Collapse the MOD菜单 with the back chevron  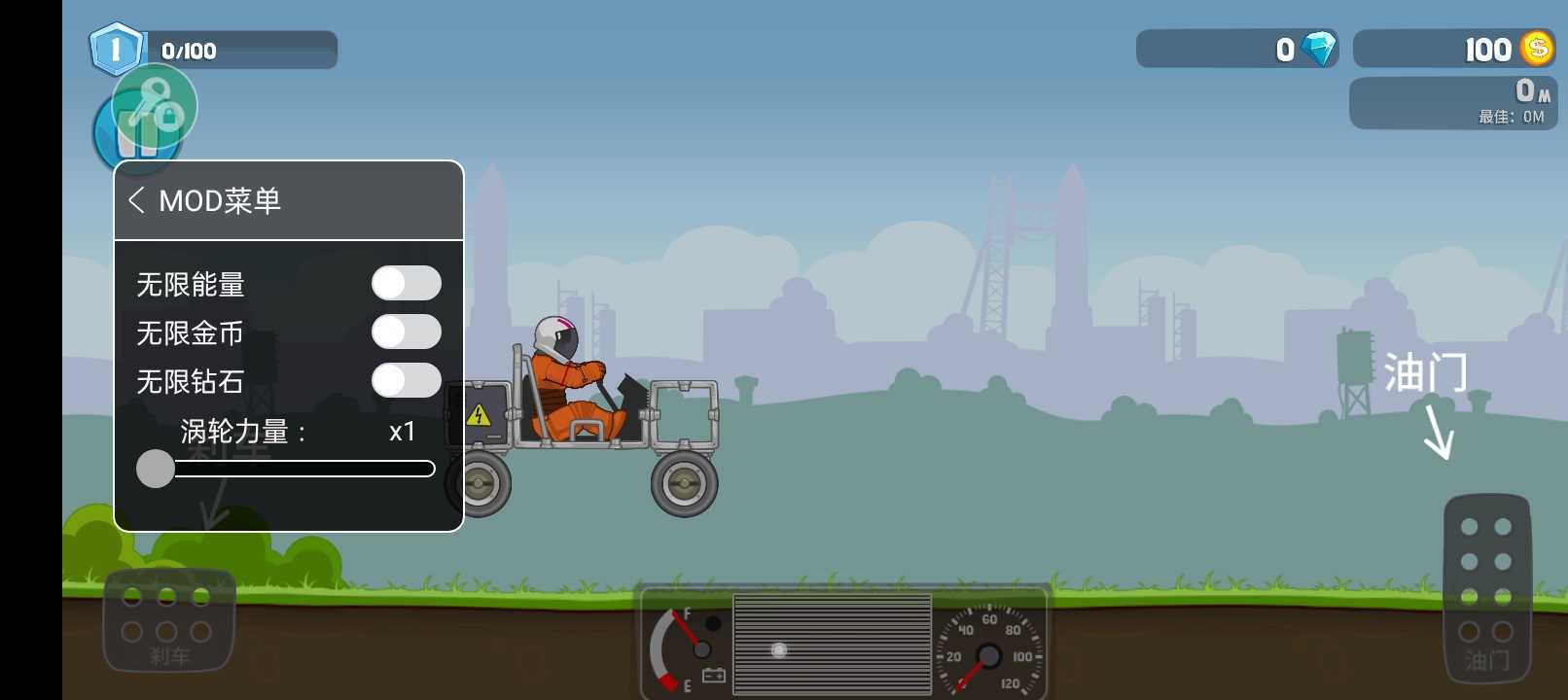coord(136,200)
